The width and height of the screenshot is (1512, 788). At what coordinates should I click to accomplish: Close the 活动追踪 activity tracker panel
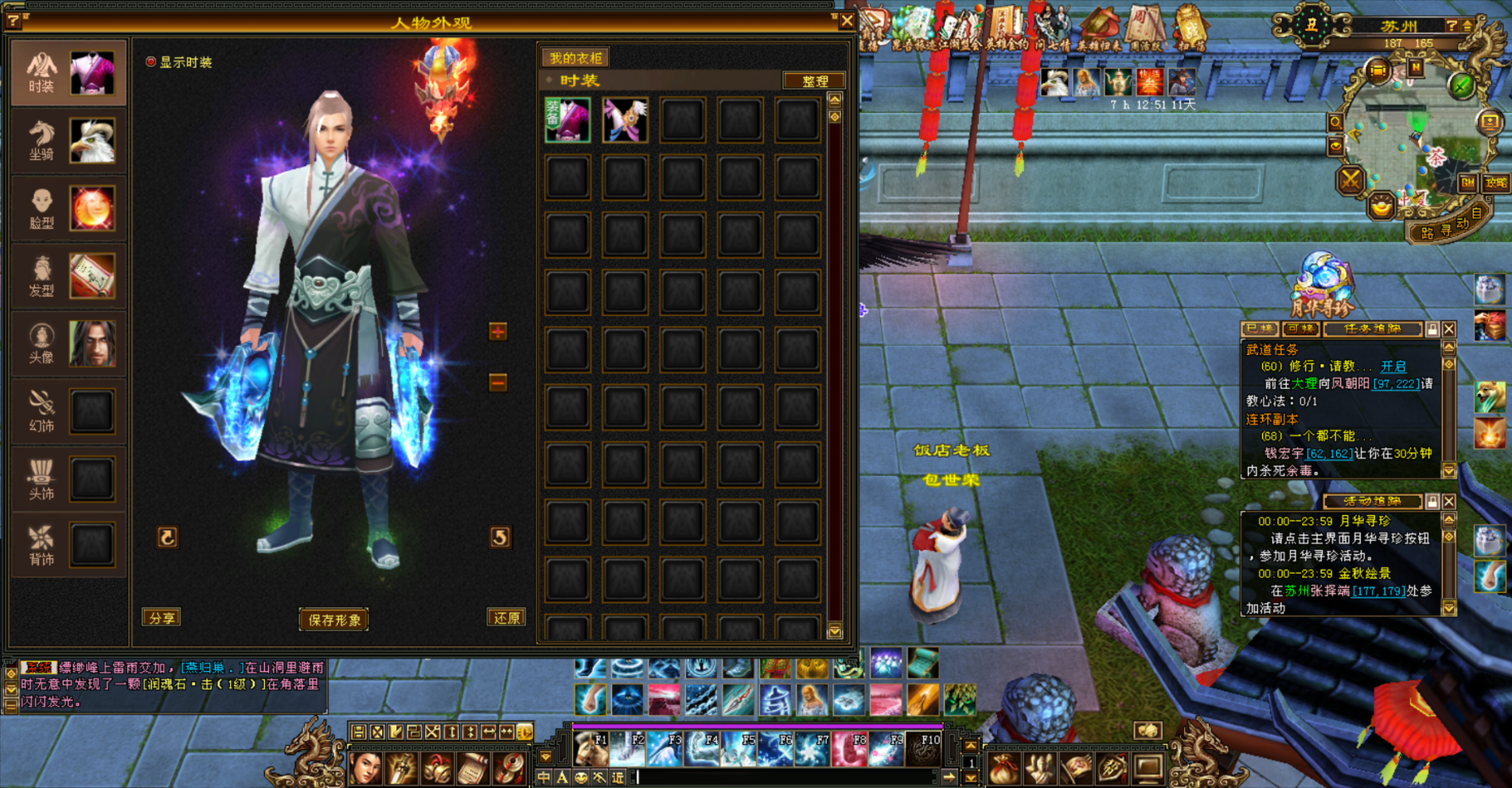pos(1449,501)
